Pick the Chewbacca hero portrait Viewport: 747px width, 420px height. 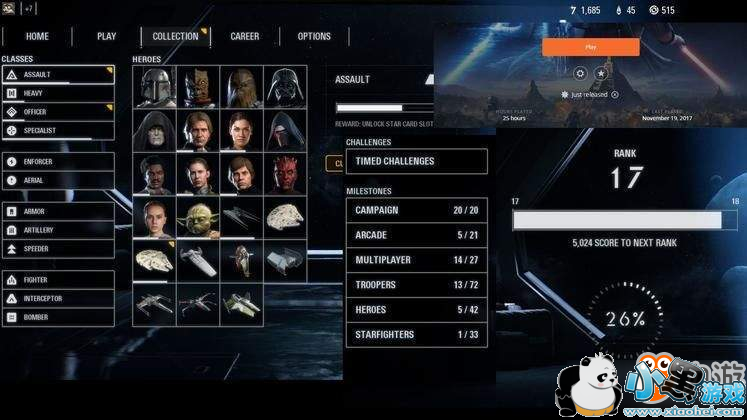(x=240, y=86)
